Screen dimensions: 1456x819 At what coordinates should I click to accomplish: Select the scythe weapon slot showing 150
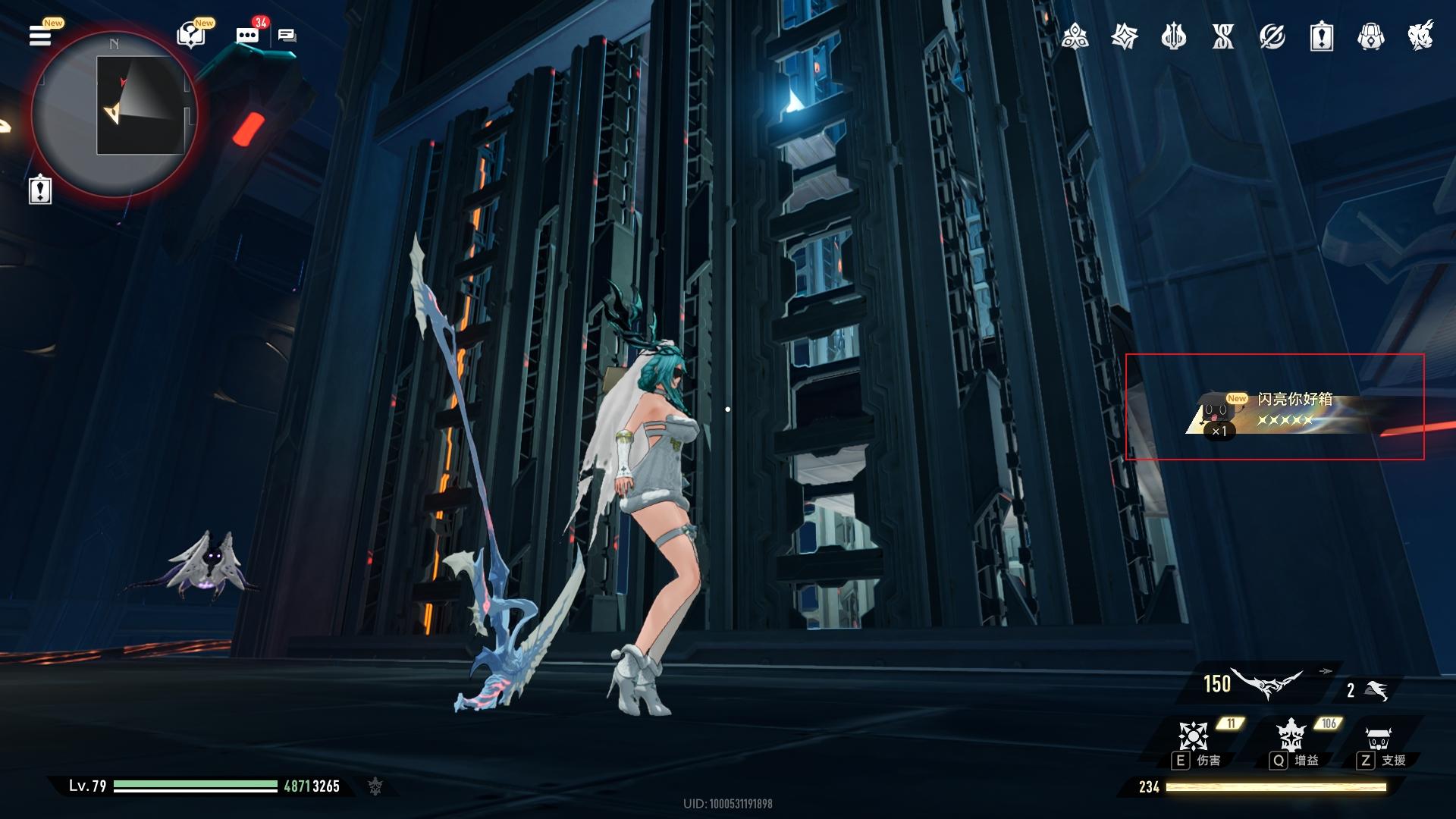point(1255,684)
